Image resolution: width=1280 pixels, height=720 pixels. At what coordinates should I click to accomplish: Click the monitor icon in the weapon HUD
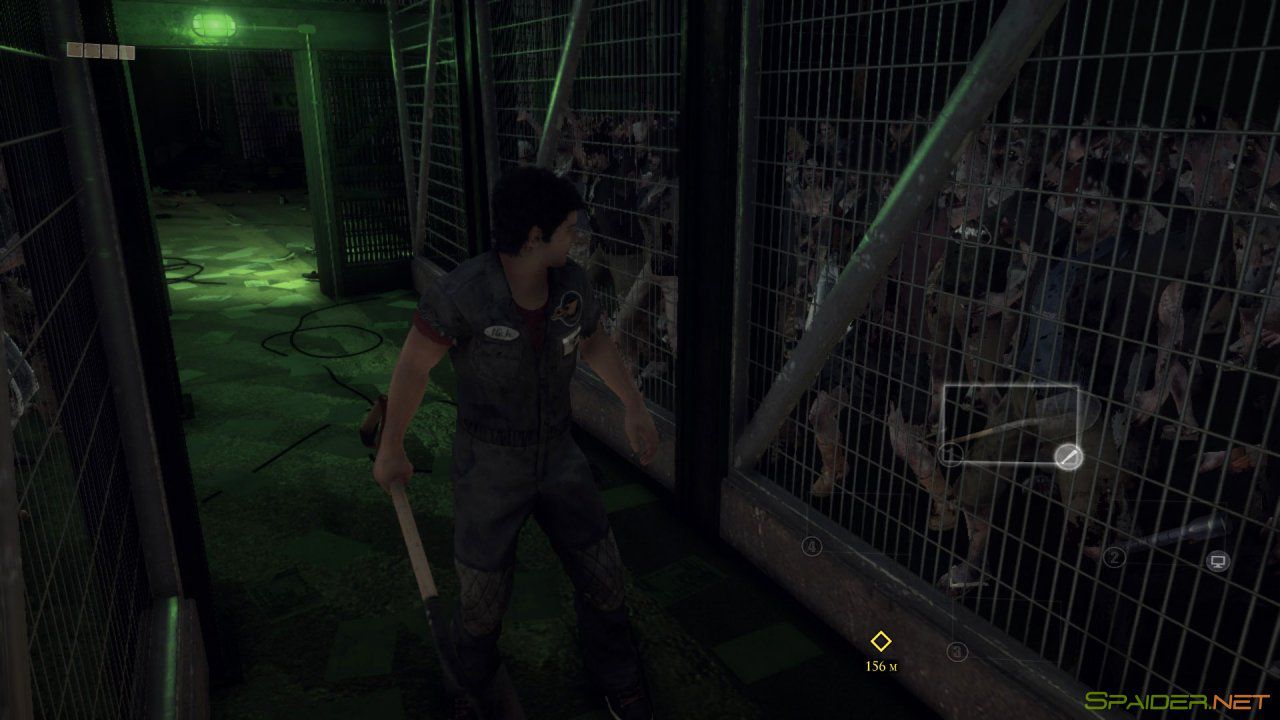coord(1217,559)
